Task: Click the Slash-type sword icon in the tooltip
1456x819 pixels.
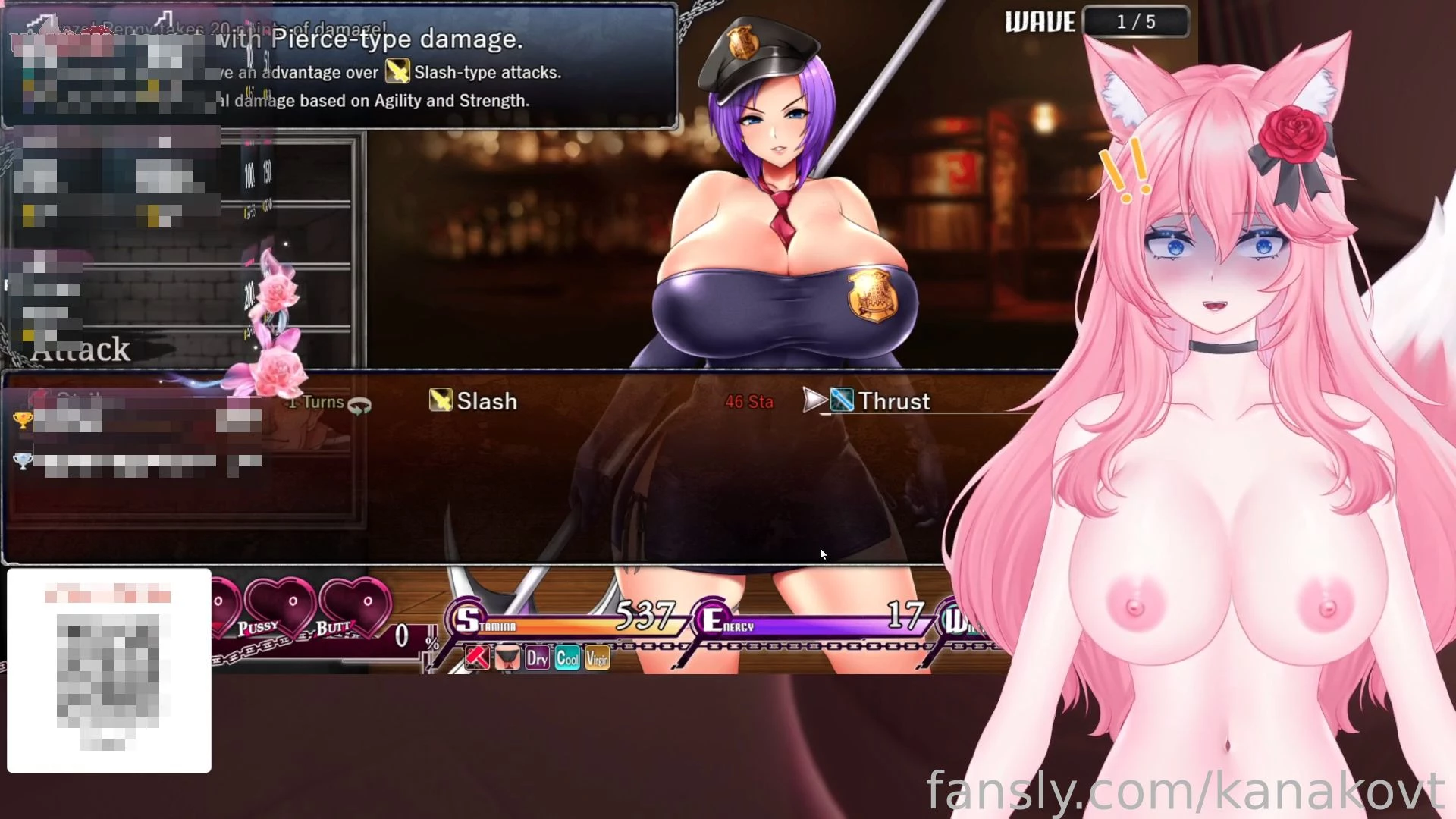Action: (x=397, y=72)
